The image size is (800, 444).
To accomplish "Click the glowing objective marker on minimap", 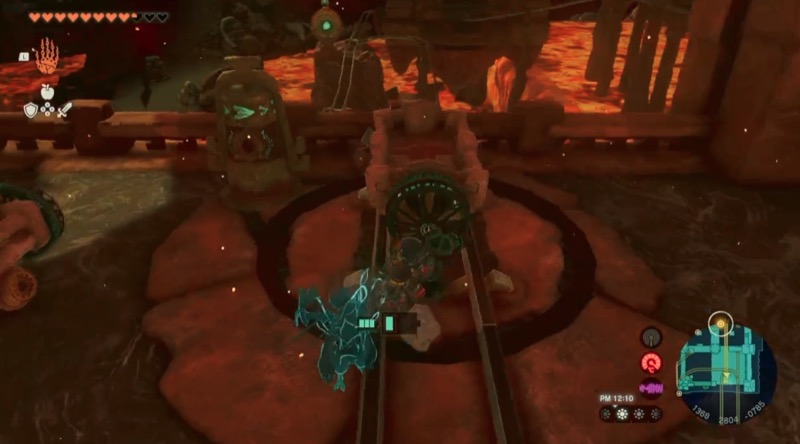I will pyautogui.click(x=717, y=323).
